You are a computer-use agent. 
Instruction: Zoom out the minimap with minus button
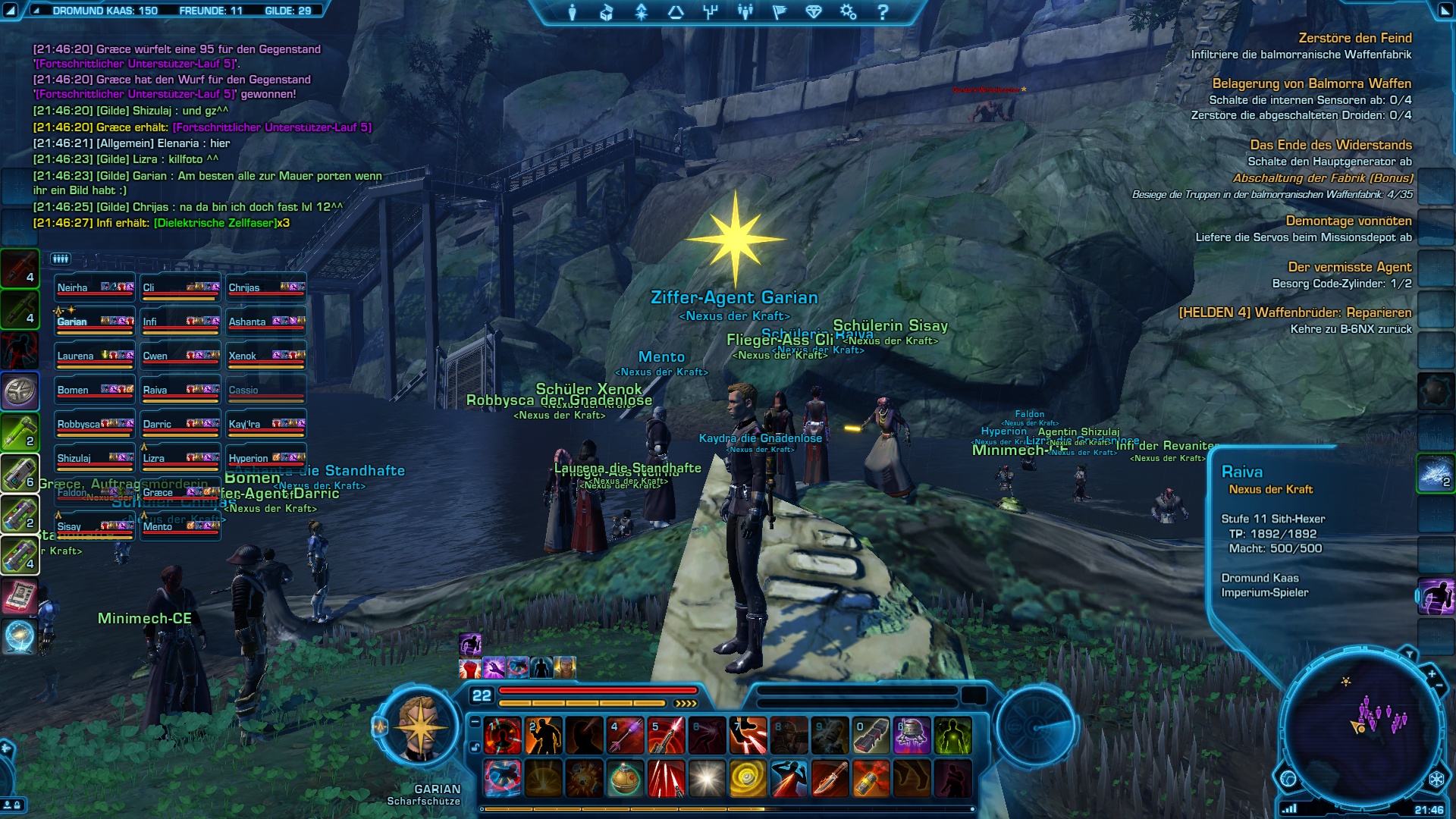click(x=1439, y=686)
